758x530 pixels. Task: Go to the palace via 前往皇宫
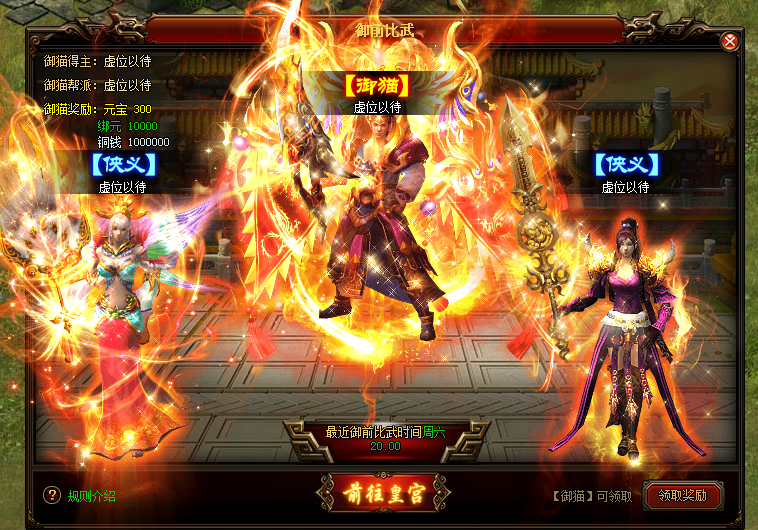pos(378,493)
